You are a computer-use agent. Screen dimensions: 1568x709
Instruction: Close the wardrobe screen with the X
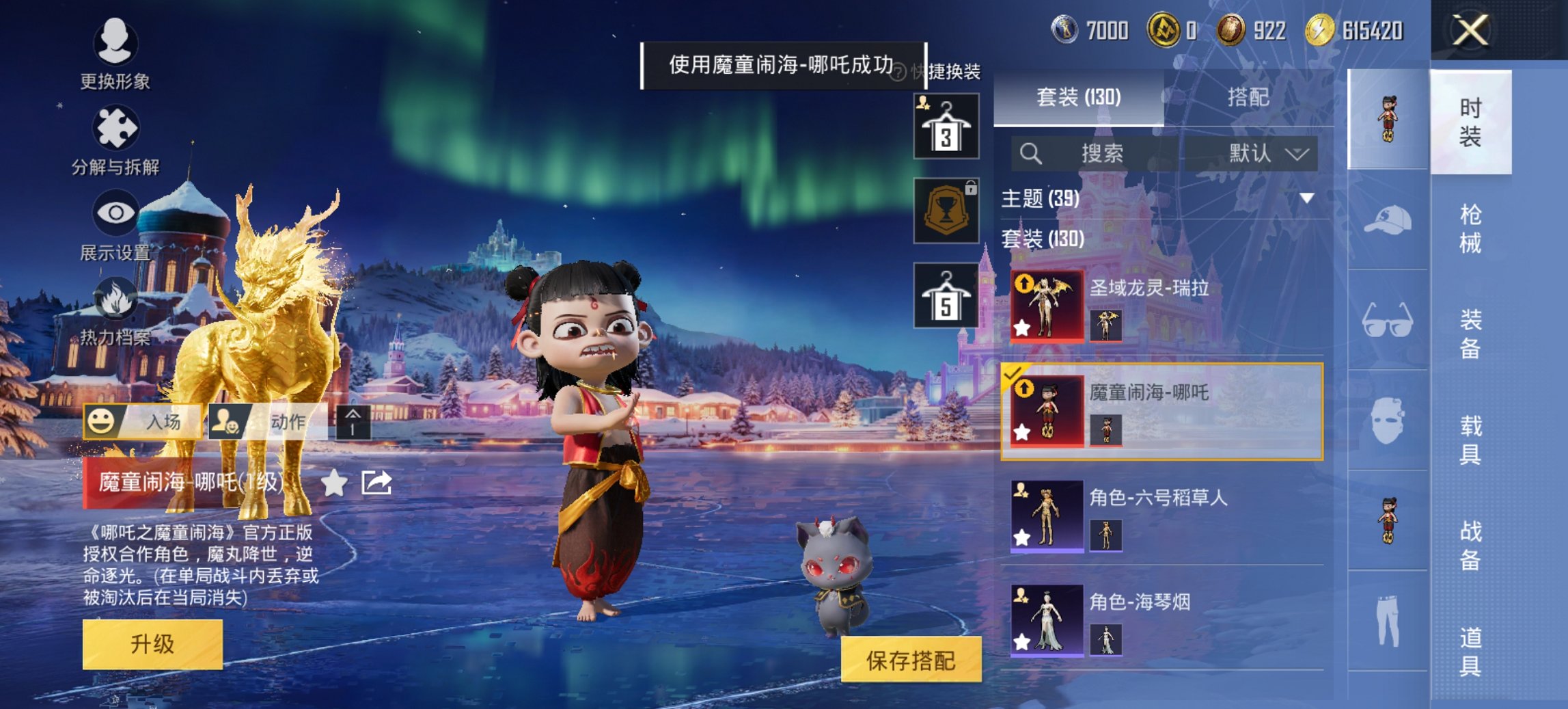1470,31
